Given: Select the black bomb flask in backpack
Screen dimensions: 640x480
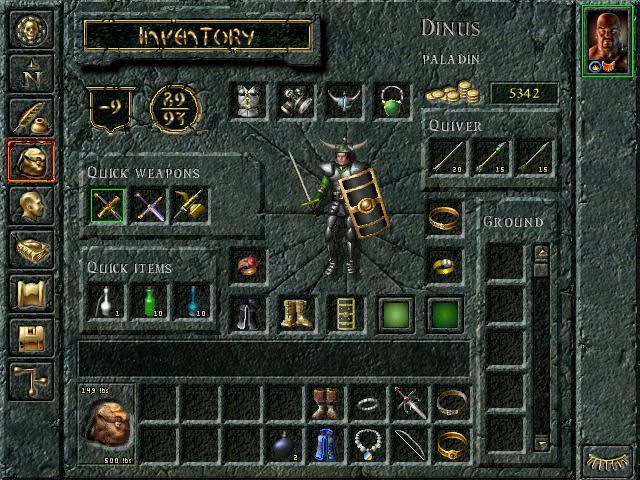Looking at the screenshot, I should coord(282,444).
